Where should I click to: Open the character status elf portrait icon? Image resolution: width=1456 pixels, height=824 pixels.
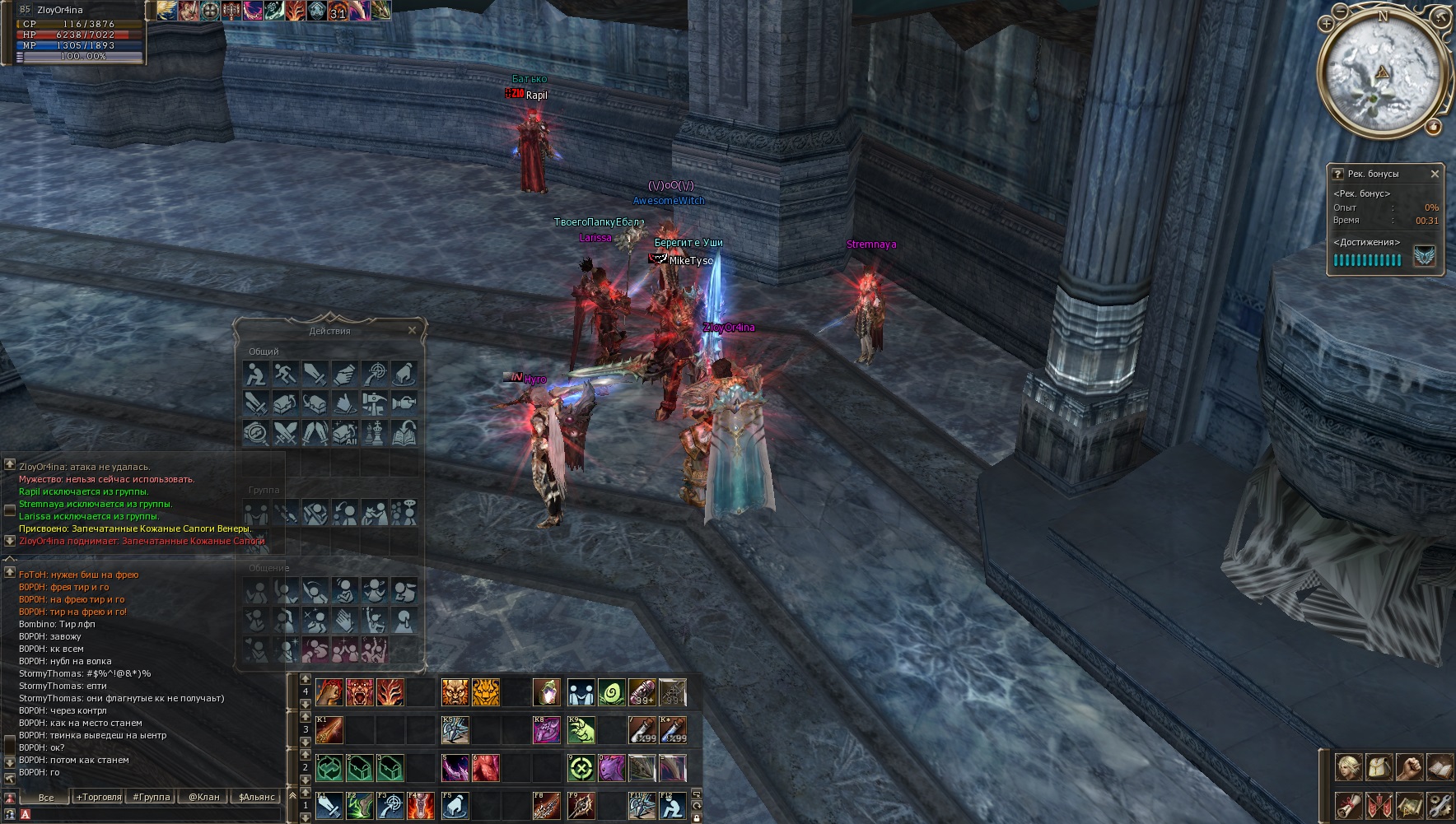[x=1348, y=767]
